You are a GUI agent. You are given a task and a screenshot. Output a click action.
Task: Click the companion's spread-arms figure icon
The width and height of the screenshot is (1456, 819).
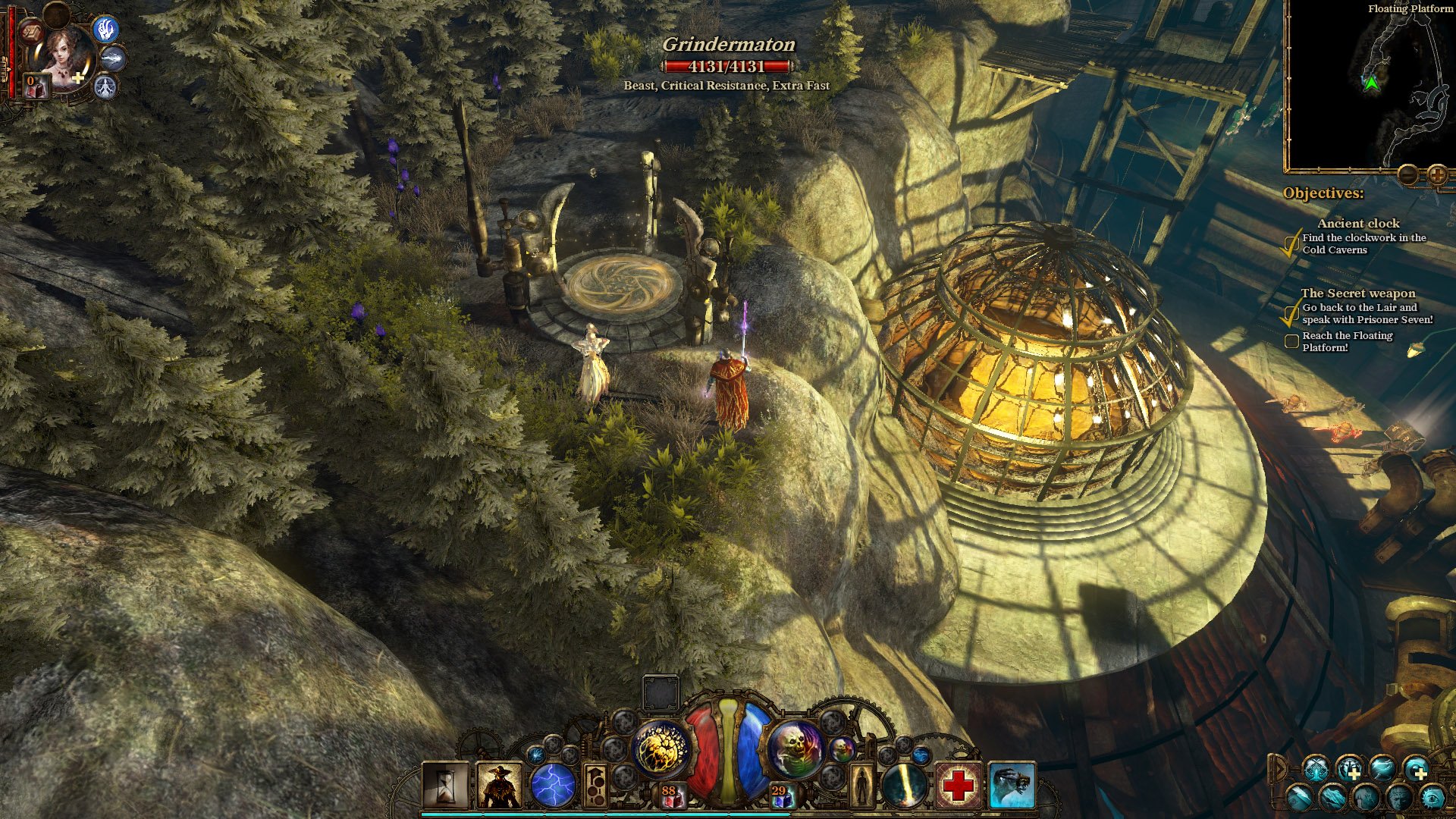(x=106, y=87)
